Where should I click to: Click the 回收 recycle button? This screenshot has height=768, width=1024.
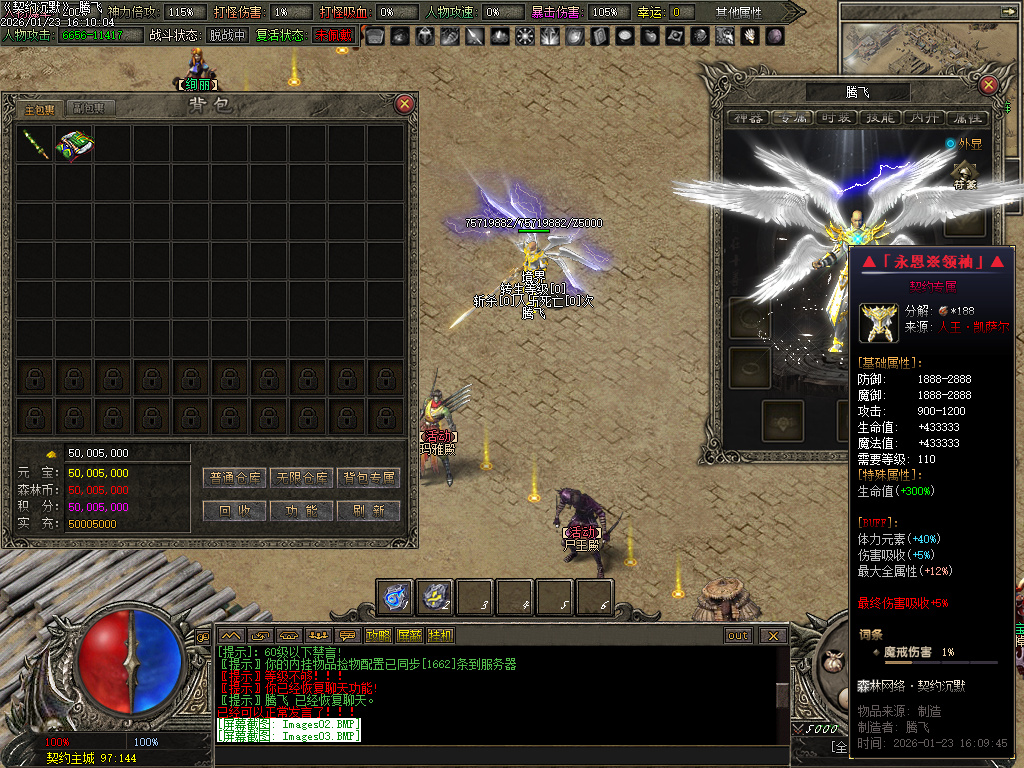point(234,510)
